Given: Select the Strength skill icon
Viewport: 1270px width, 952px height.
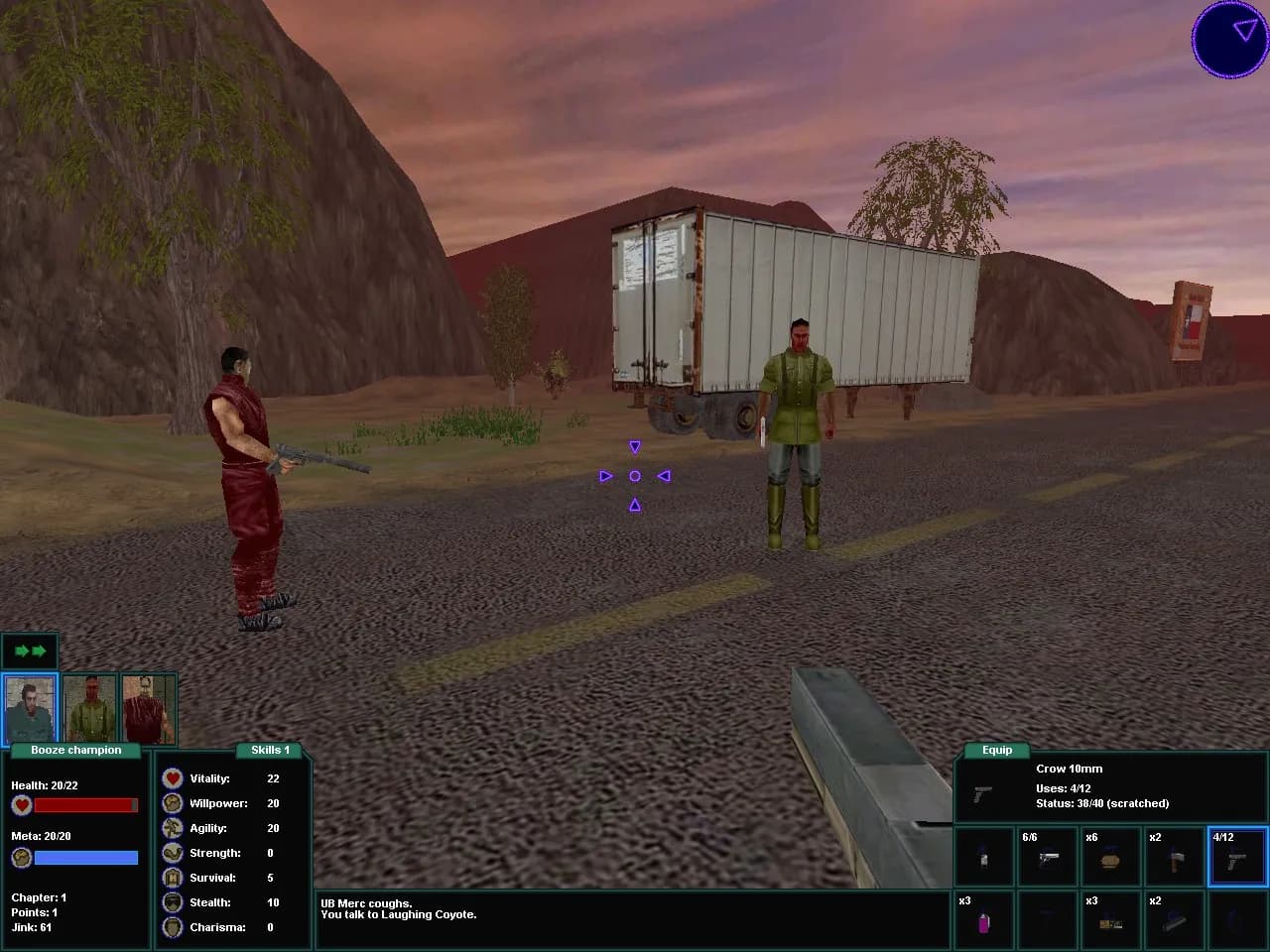Looking at the screenshot, I should [x=172, y=853].
